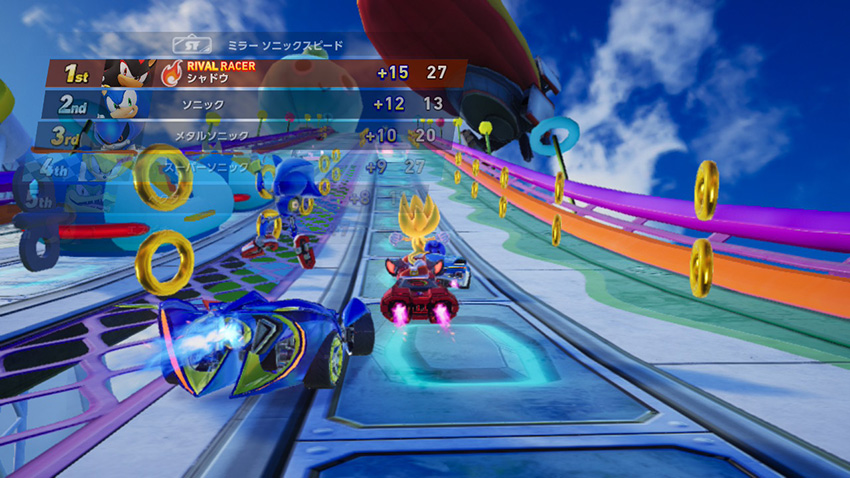This screenshot has height=478, width=850.
Task: Select the faded 4th place Super Sonic row
Action: (x=230, y=166)
